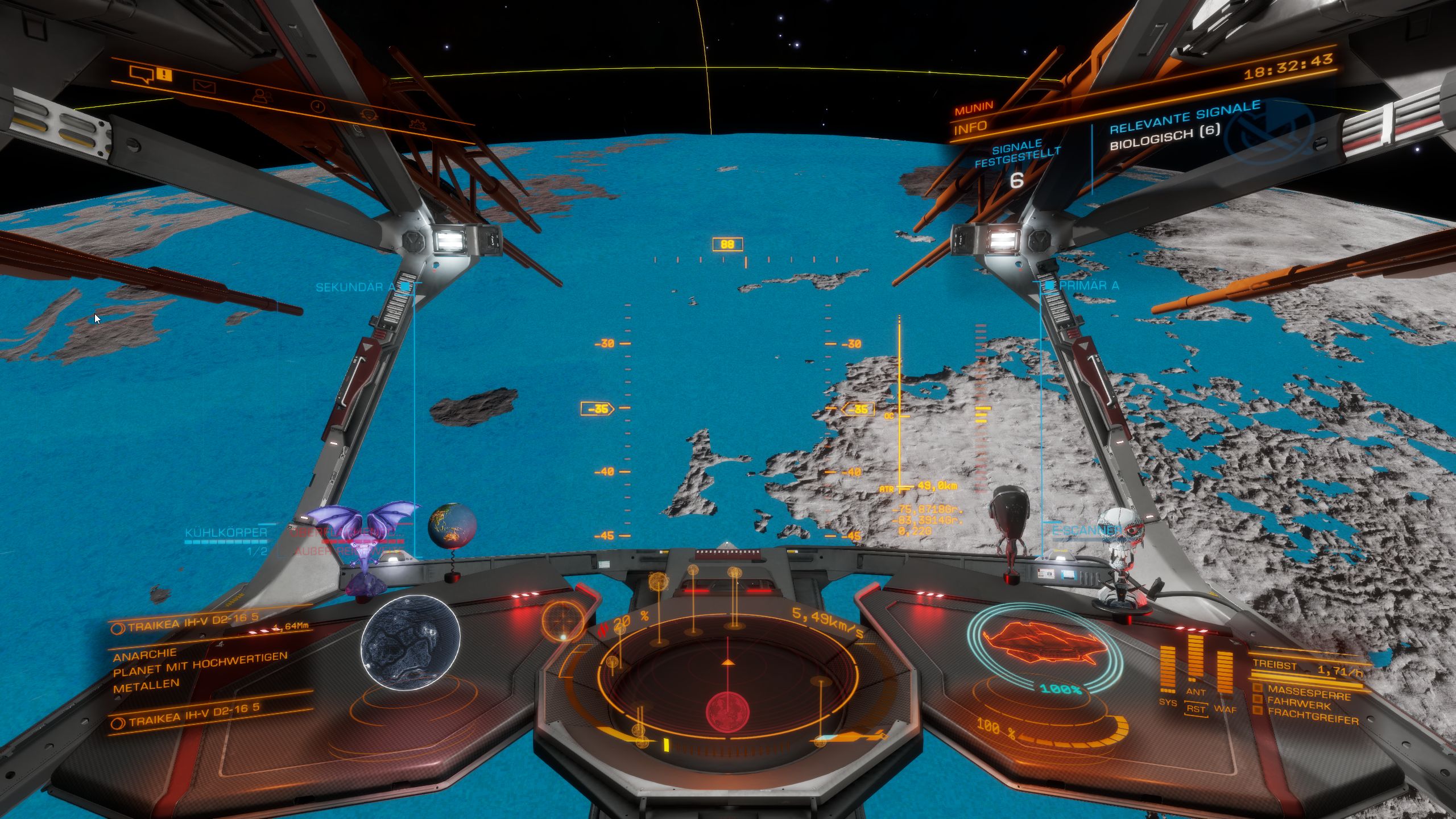Click the Primär A fire group label

[x=1089, y=285]
